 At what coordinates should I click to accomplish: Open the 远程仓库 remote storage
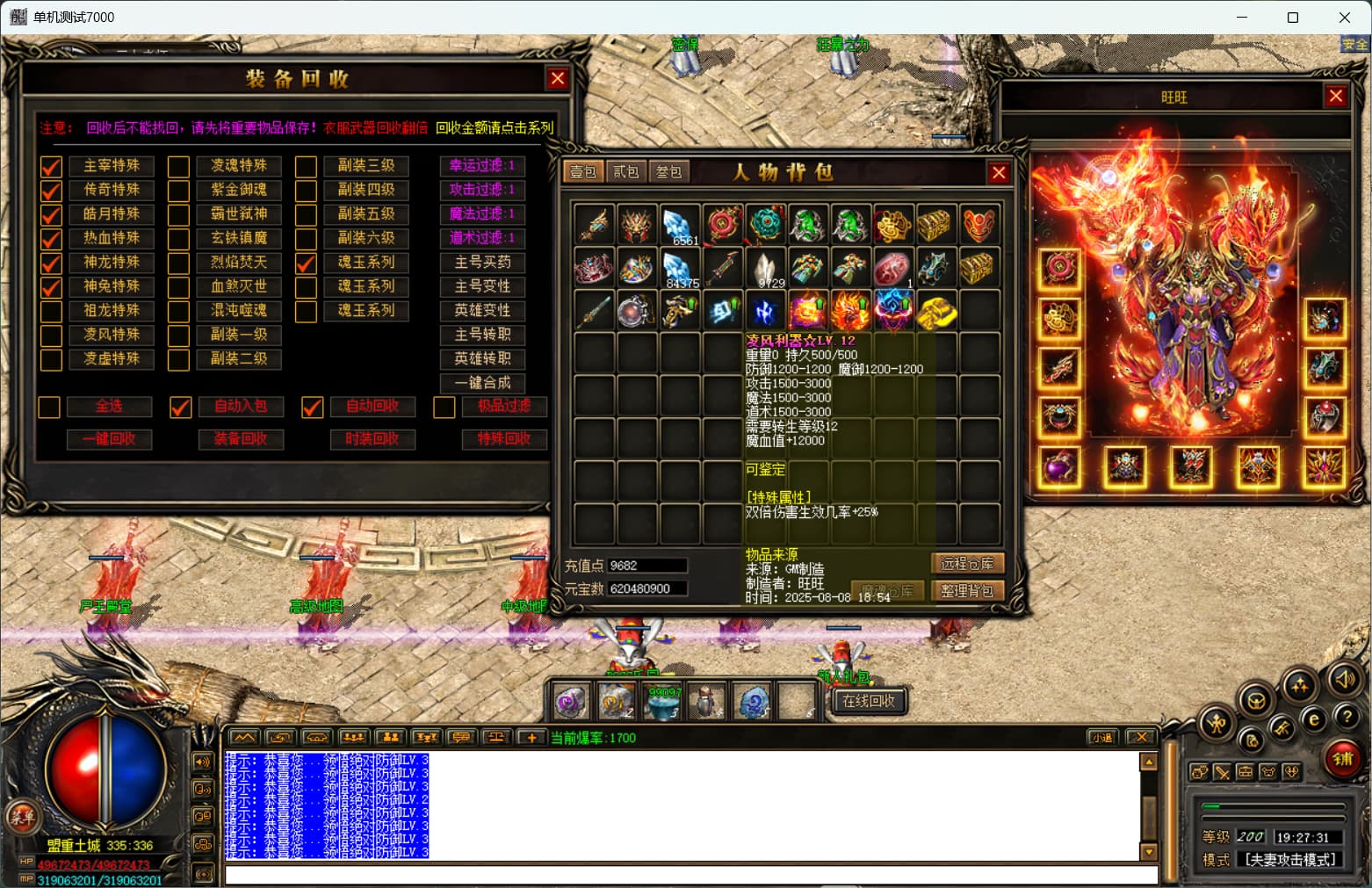point(966,564)
